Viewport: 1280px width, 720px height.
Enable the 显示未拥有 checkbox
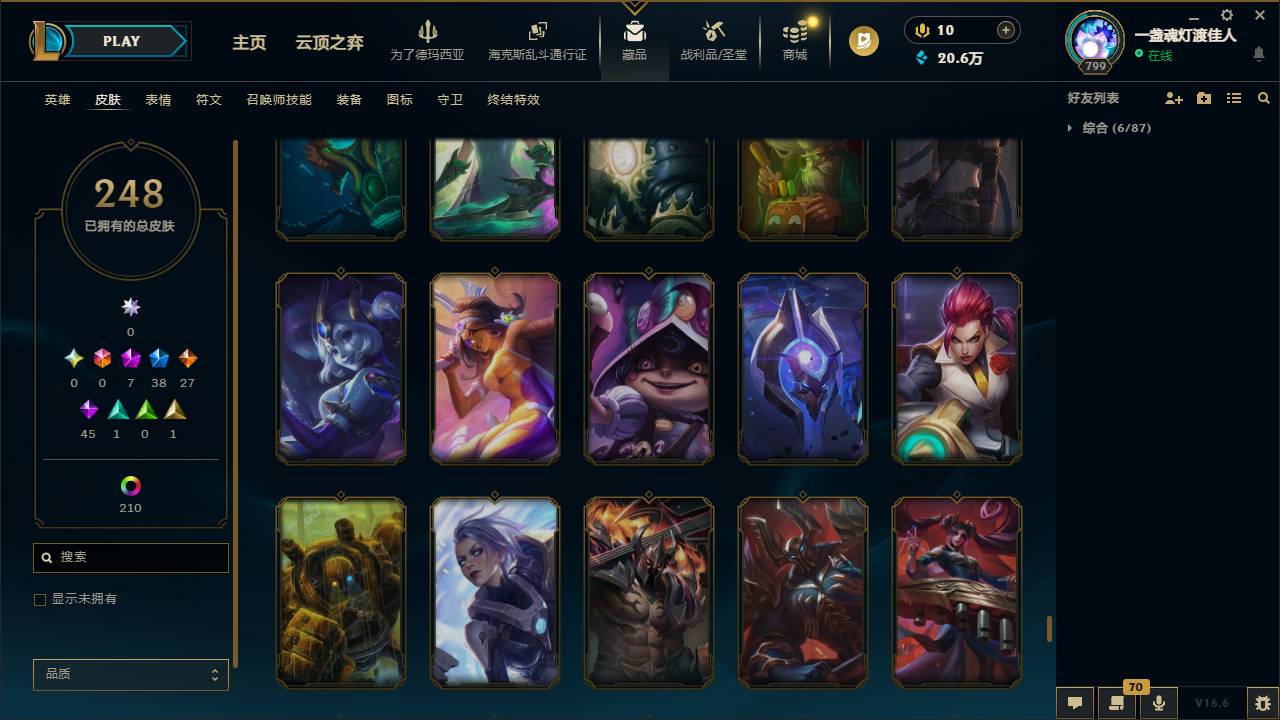[40, 599]
